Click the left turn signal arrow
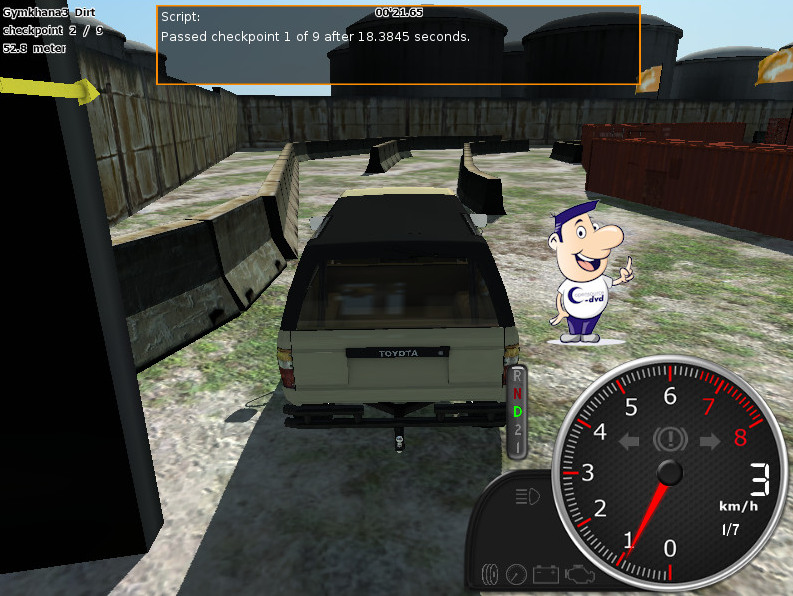Viewport: 793px width, 596px height. [x=631, y=440]
